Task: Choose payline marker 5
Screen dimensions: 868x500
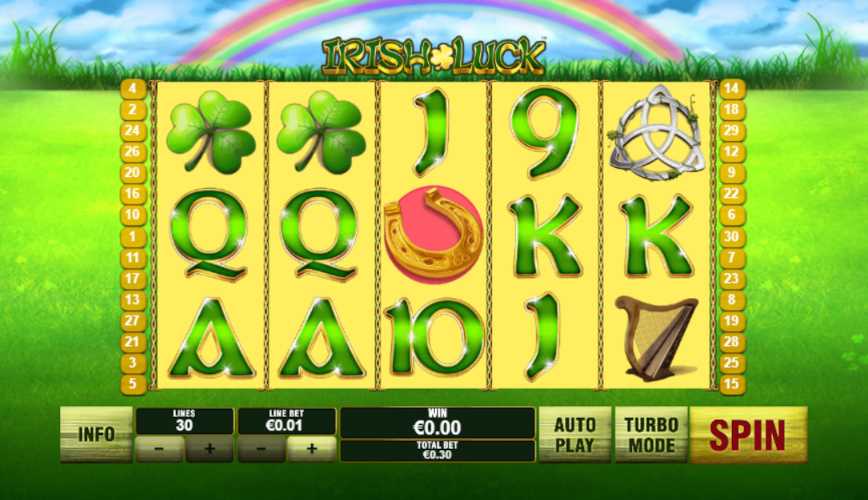Action: click(x=133, y=383)
